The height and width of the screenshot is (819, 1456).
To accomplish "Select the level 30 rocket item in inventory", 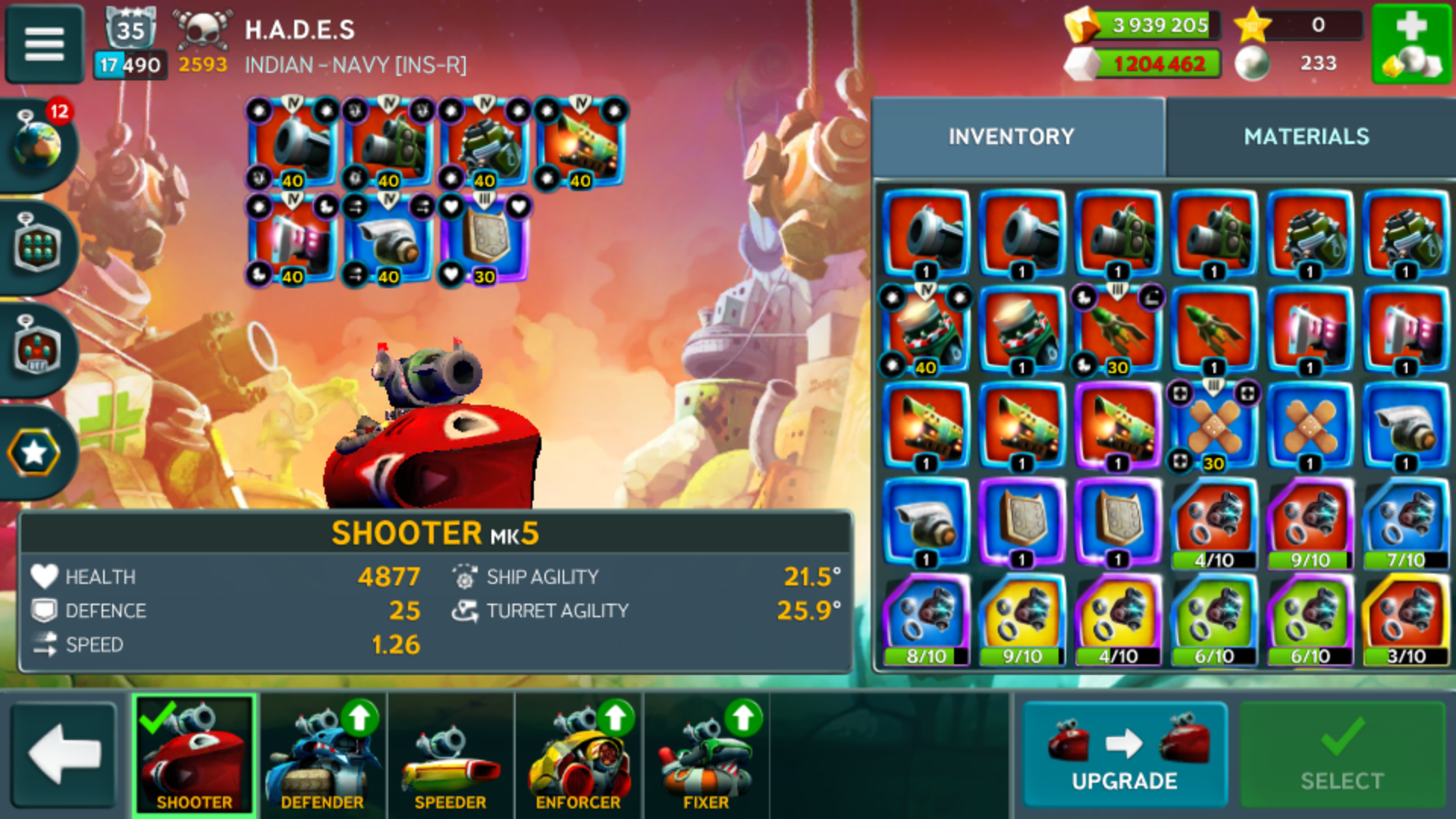I will click(1118, 331).
